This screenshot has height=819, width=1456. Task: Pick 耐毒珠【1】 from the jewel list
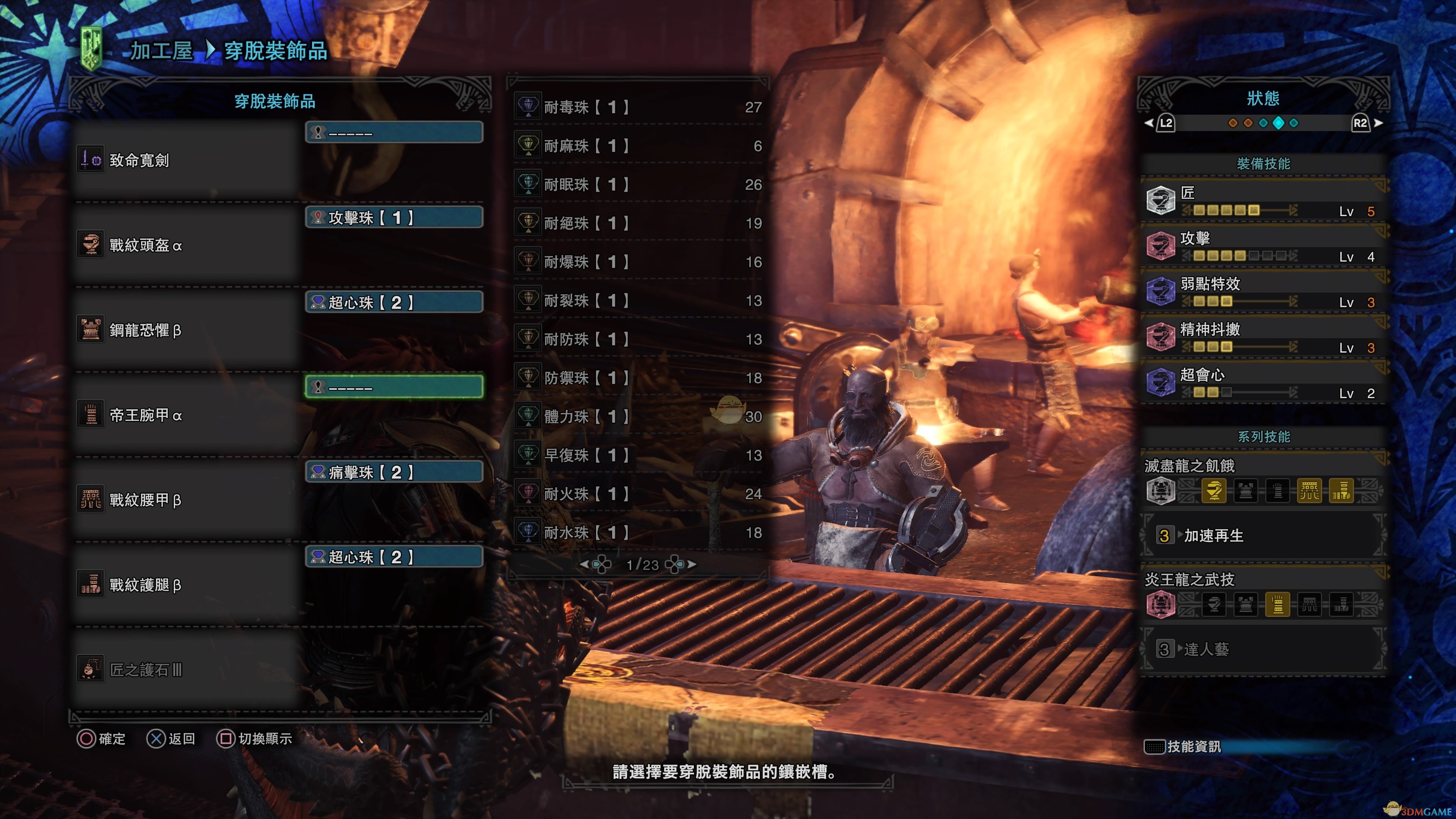(639, 107)
